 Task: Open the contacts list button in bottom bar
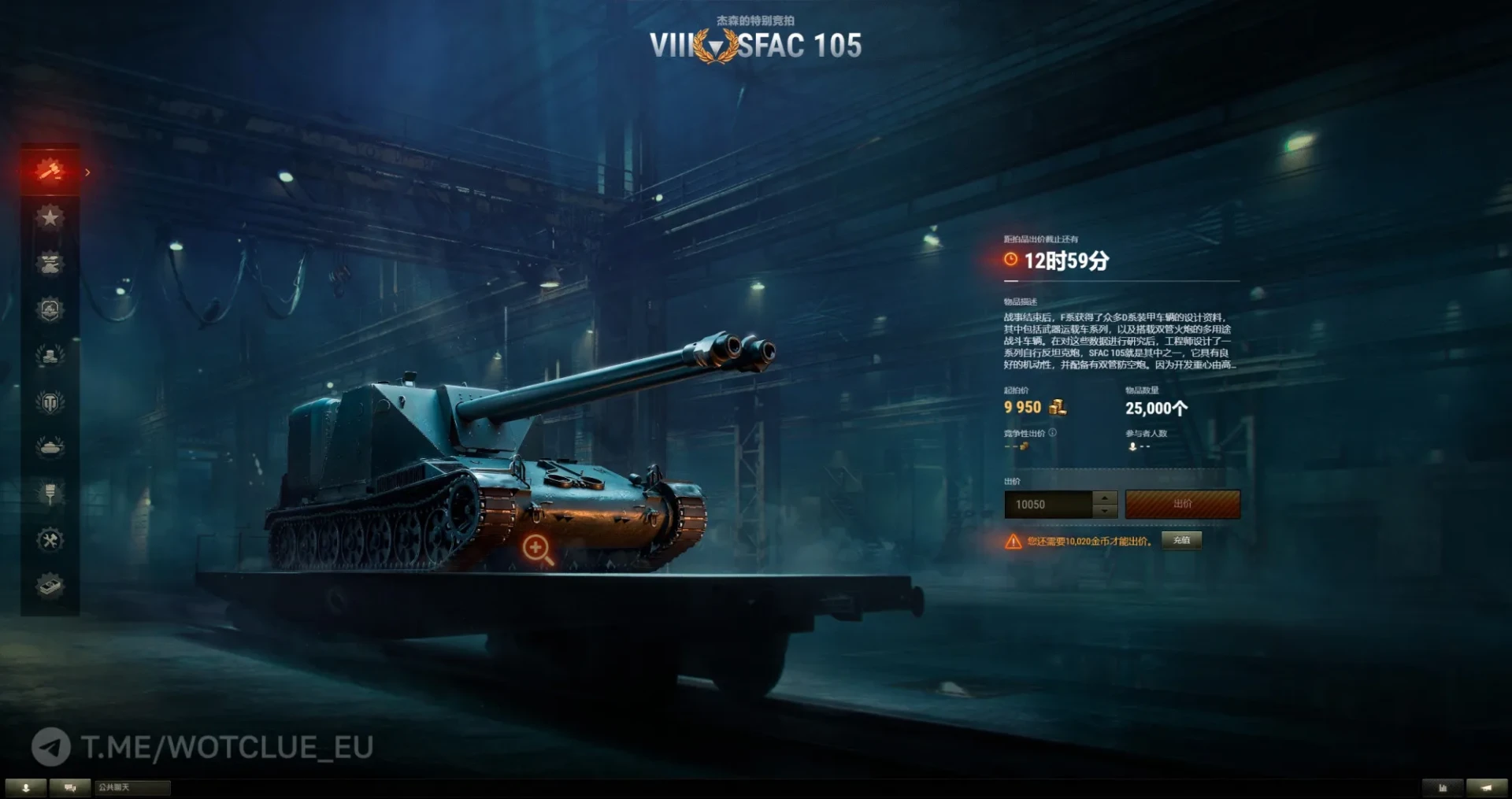tap(26, 787)
